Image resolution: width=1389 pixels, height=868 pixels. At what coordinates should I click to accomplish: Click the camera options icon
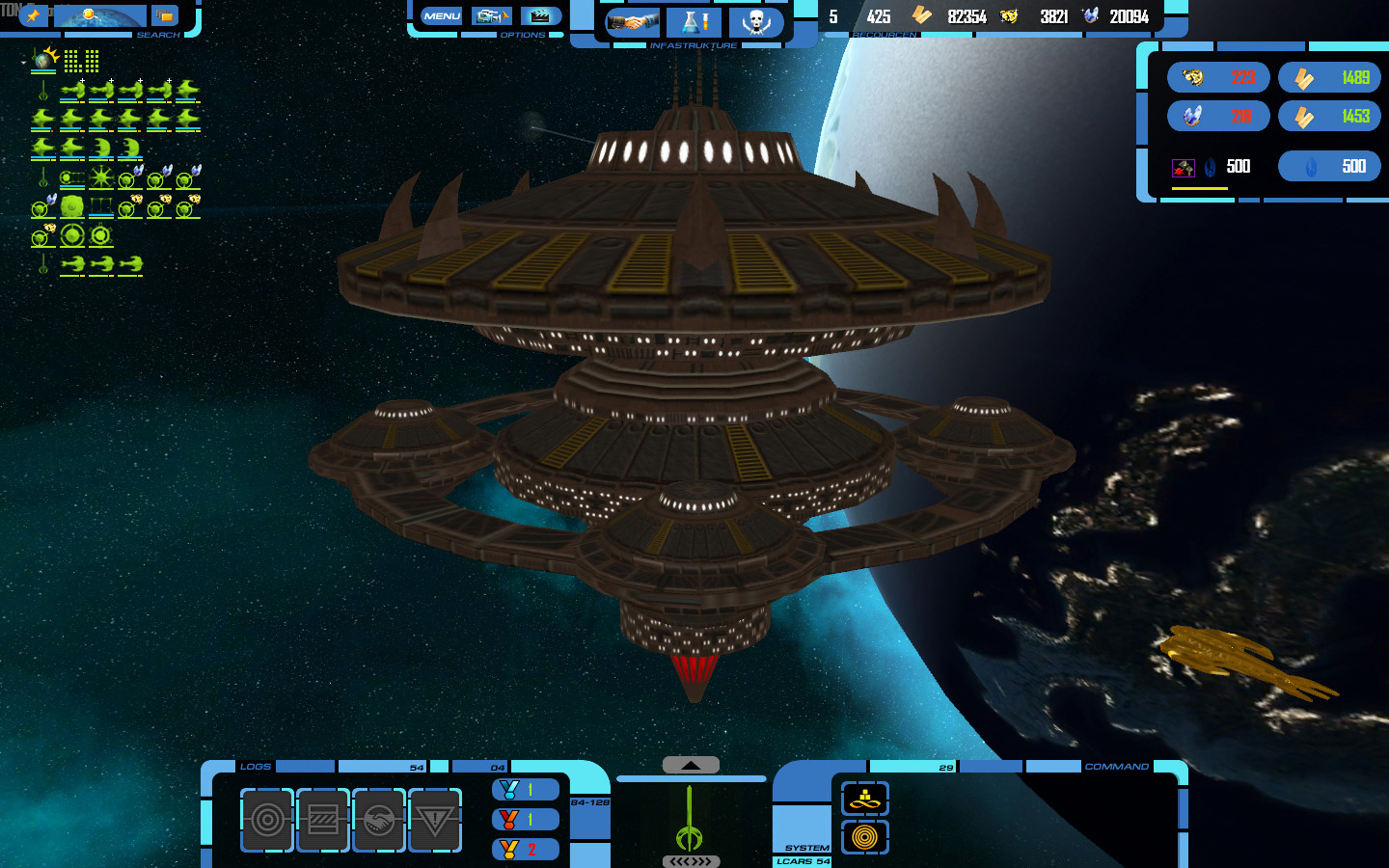[492, 16]
